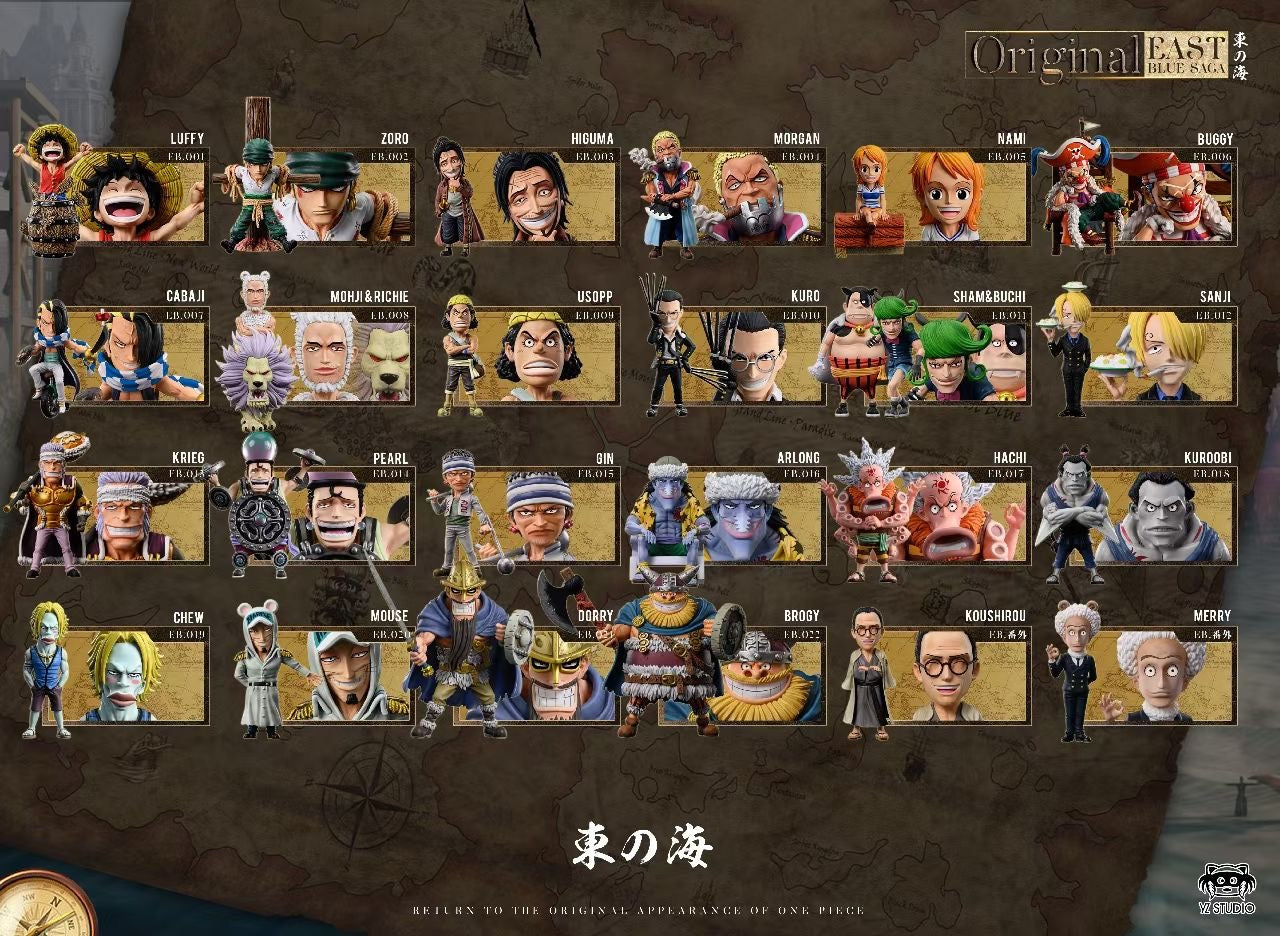The width and height of the screenshot is (1280, 936).
Task: Select the Arlong character card
Action: pos(747,514)
